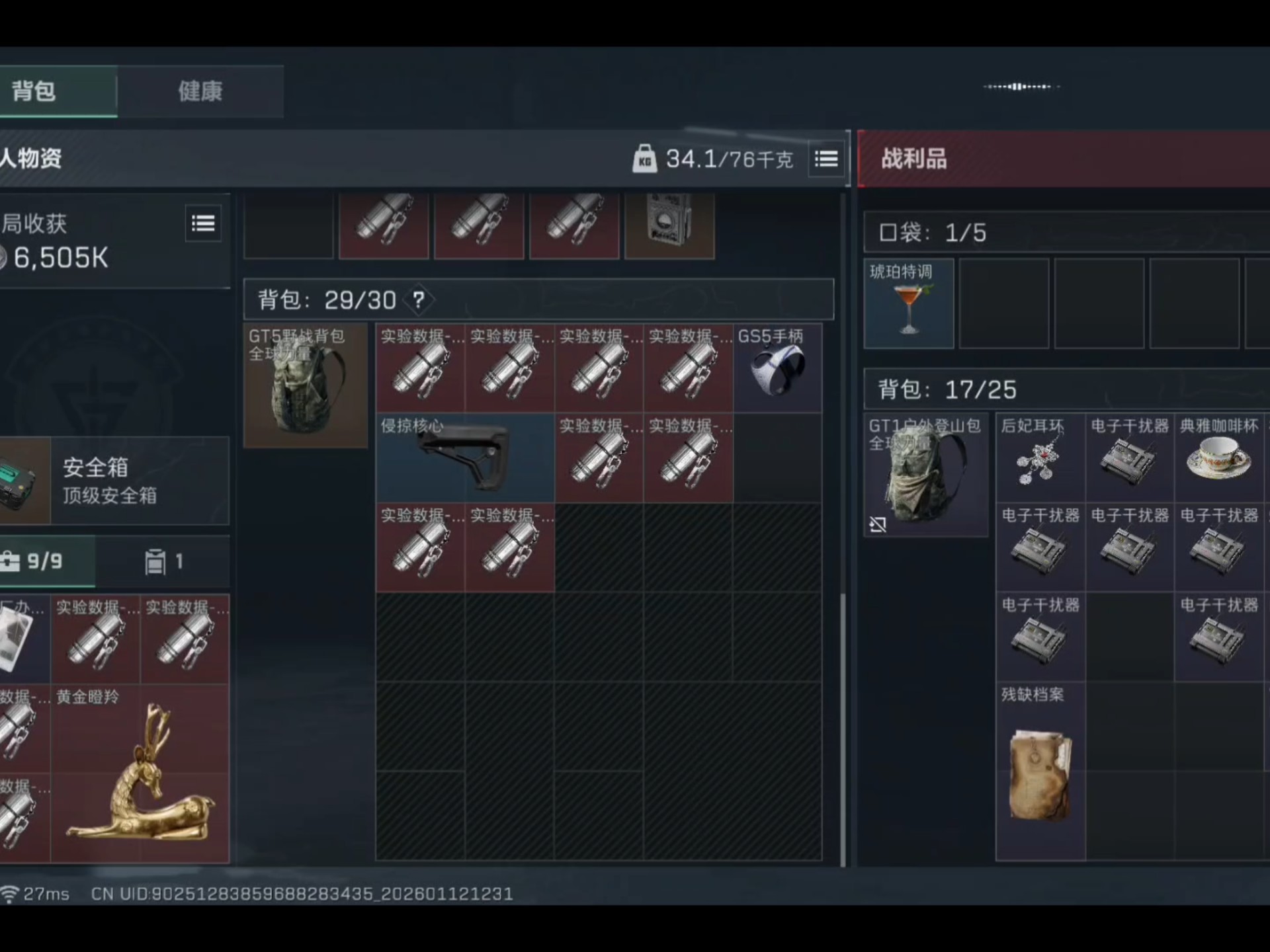Select the GT5野战背包 backpack slot
1270x952 pixels.
(306, 385)
